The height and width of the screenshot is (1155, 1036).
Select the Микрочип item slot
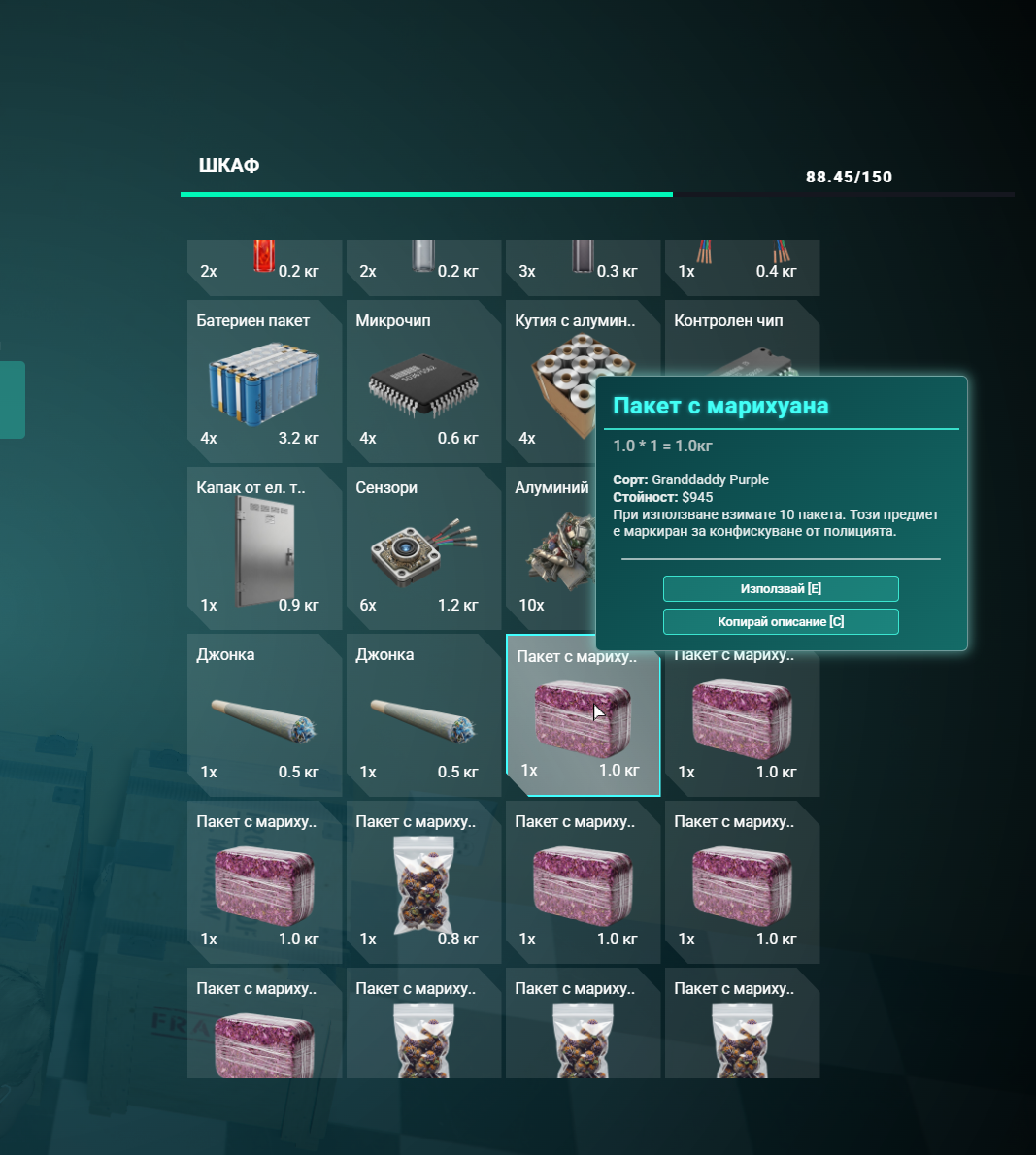click(423, 381)
